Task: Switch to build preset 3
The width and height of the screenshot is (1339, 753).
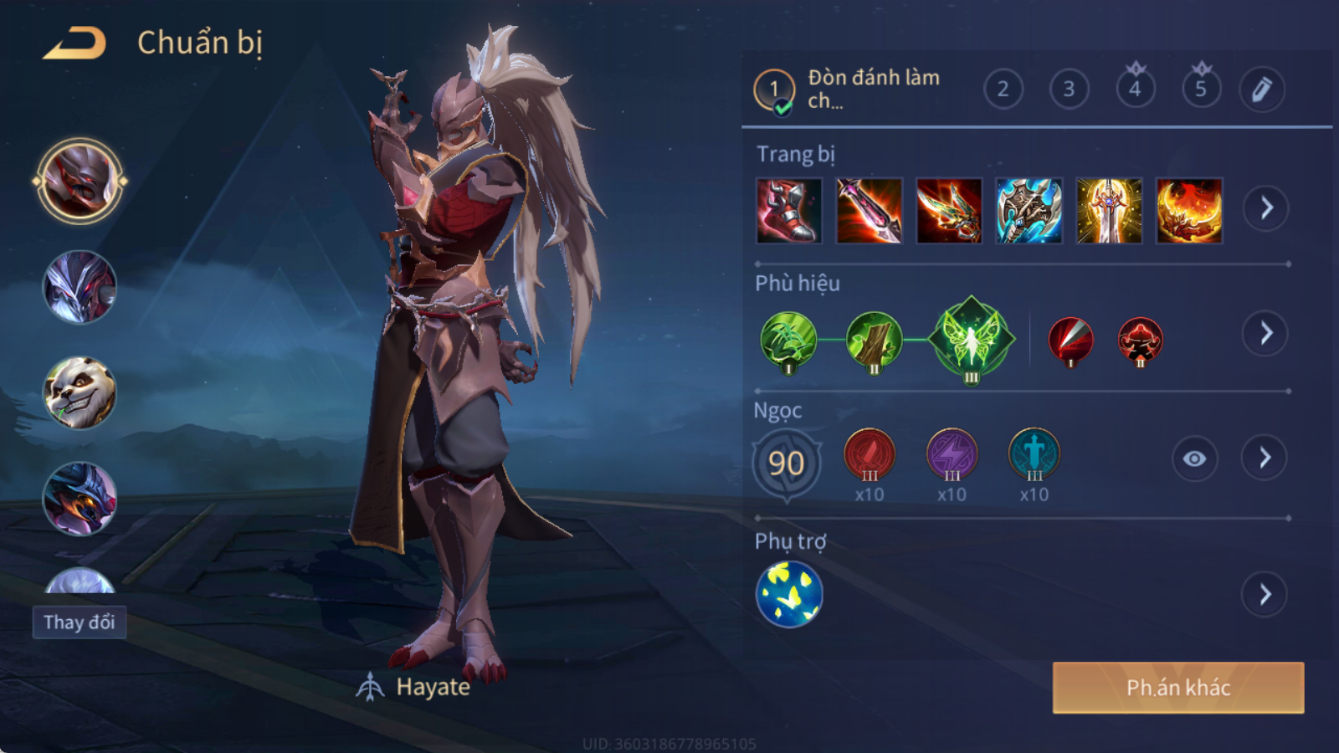Action: click(x=1069, y=90)
